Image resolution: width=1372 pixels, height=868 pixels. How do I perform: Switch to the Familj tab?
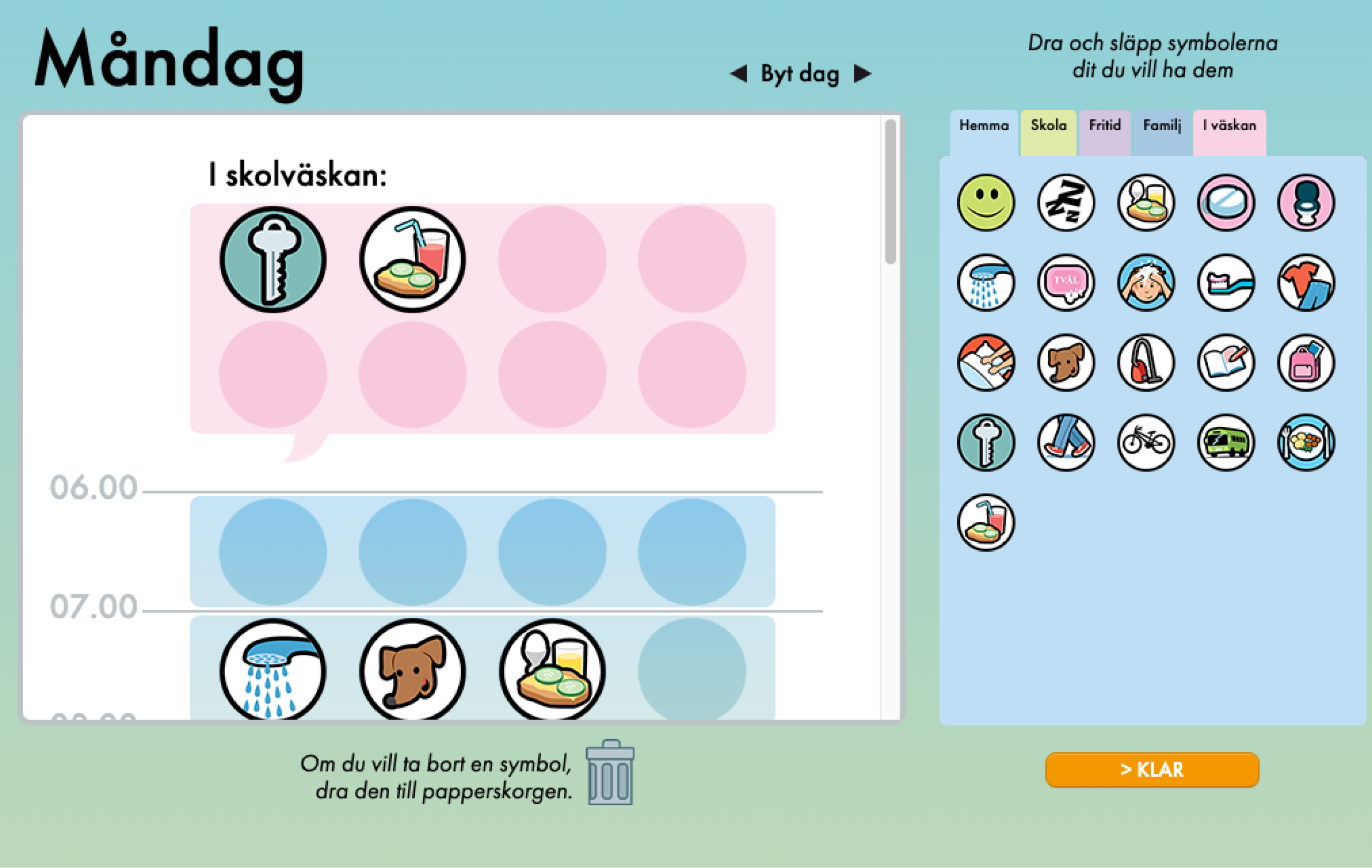coord(1161,126)
